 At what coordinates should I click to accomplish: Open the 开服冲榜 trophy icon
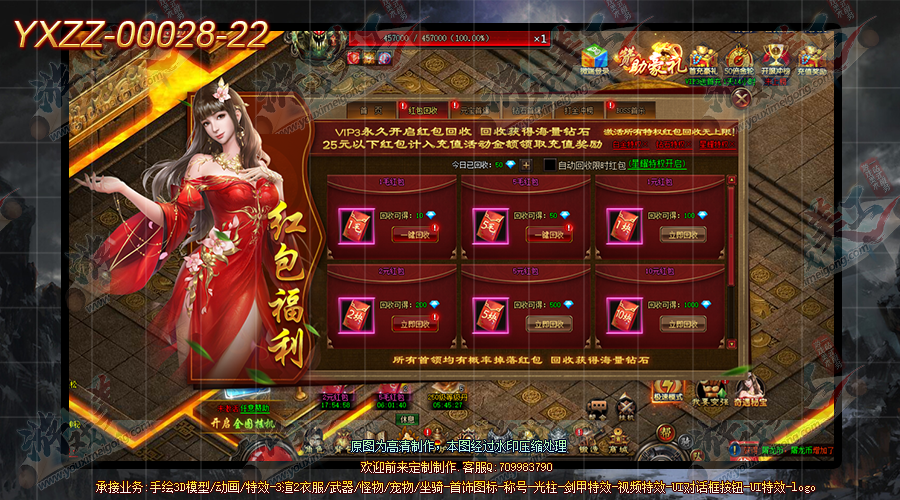click(x=774, y=58)
